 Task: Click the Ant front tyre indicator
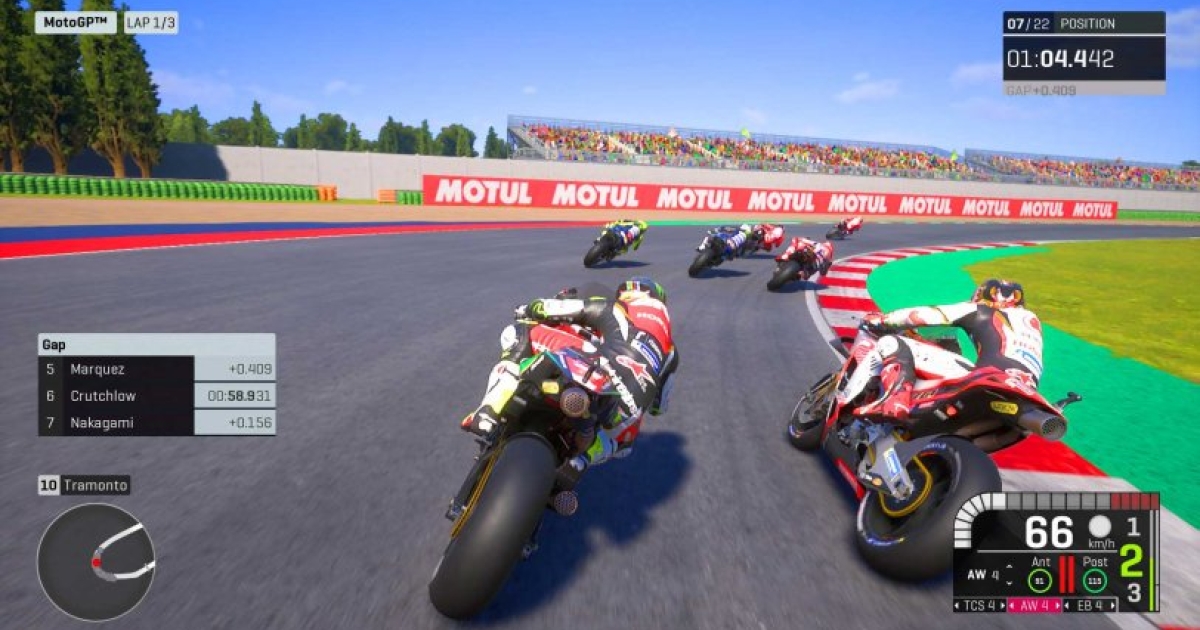click(1040, 580)
